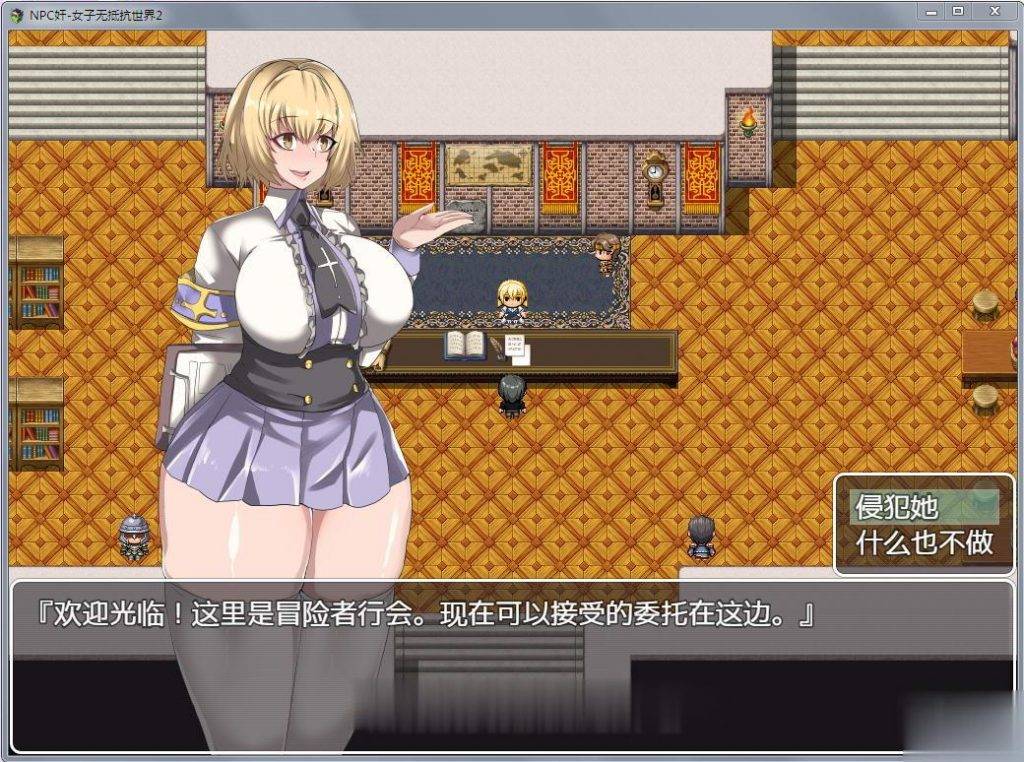This screenshot has height=762, width=1024.
Task: Choose the '什么也不做' dialogue option
Action: point(924,542)
